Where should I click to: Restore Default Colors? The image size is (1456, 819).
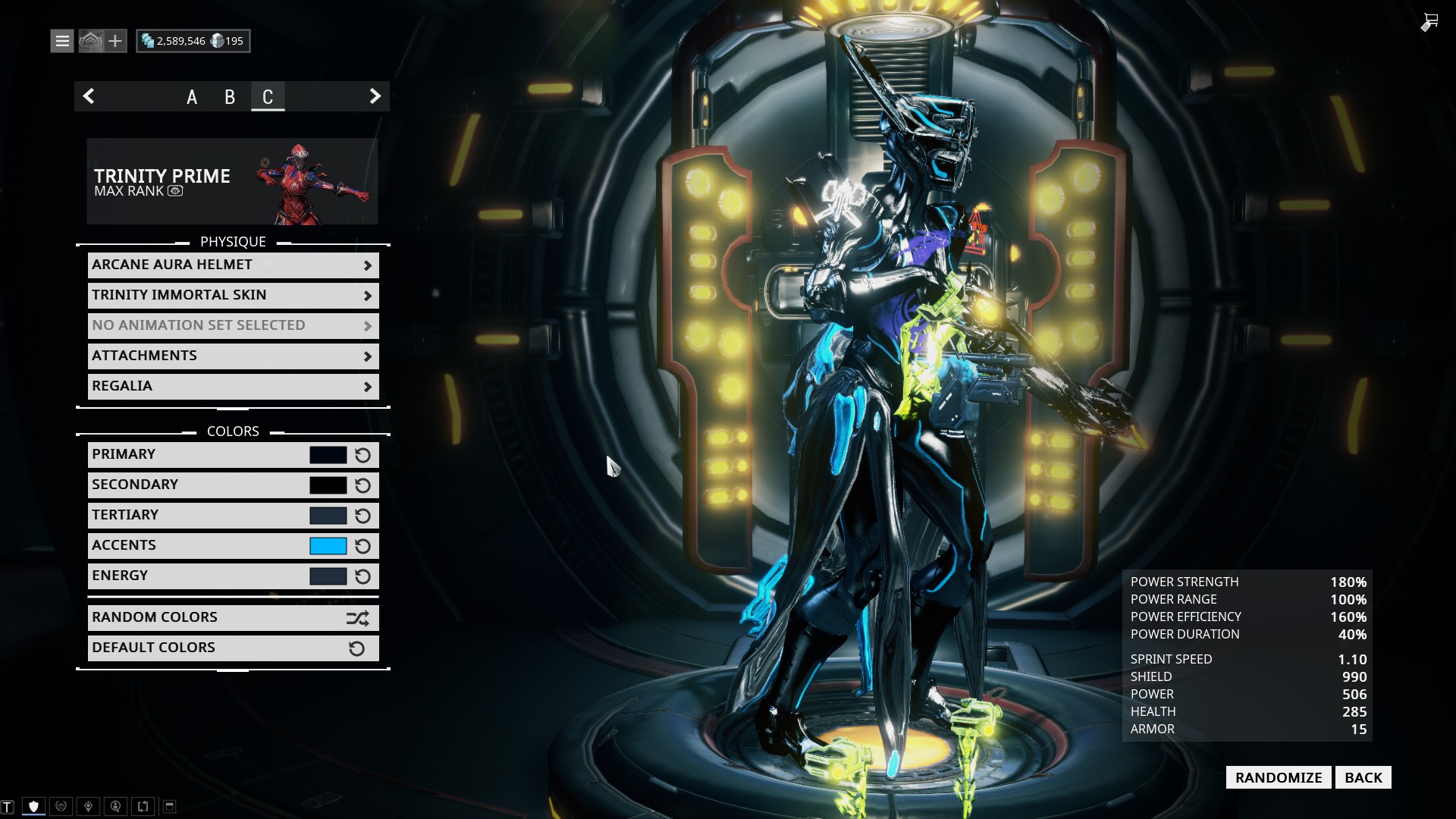coord(233,648)
